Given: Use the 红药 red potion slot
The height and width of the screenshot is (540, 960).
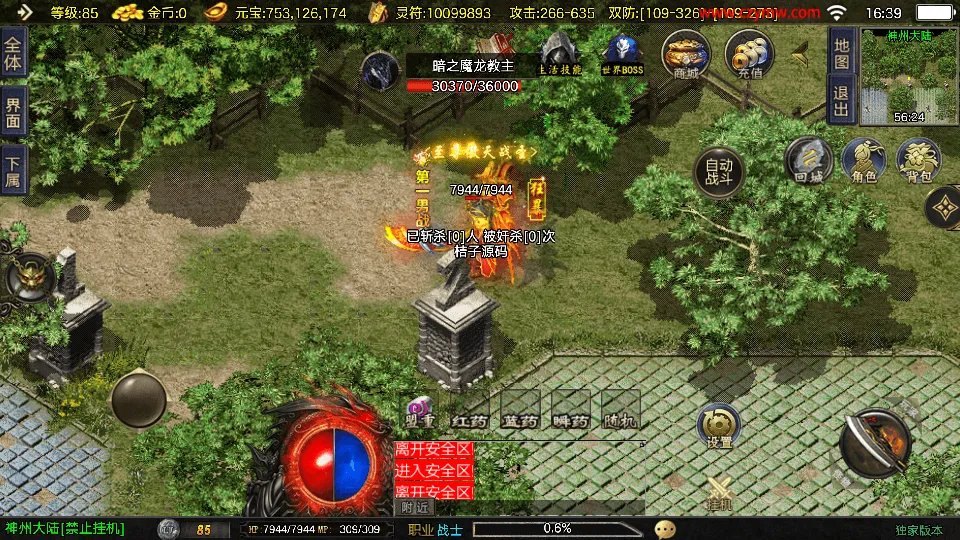Looking at the screenshot, I should [x=469, y=411].
